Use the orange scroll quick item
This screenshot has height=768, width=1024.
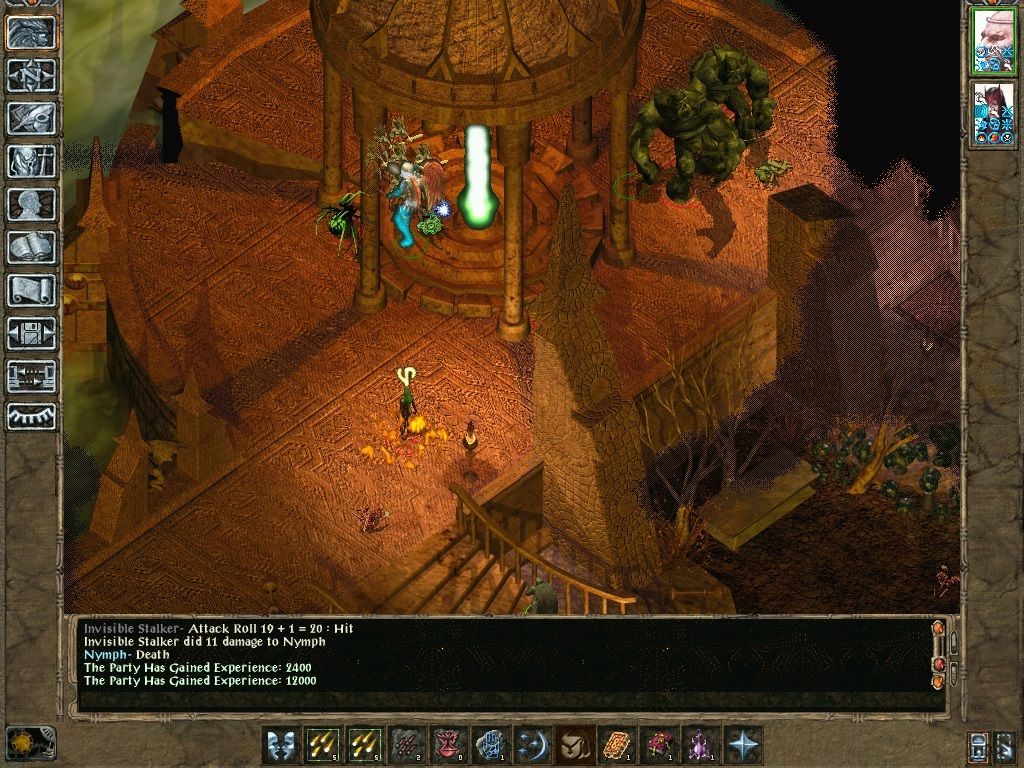pos(617,745)
